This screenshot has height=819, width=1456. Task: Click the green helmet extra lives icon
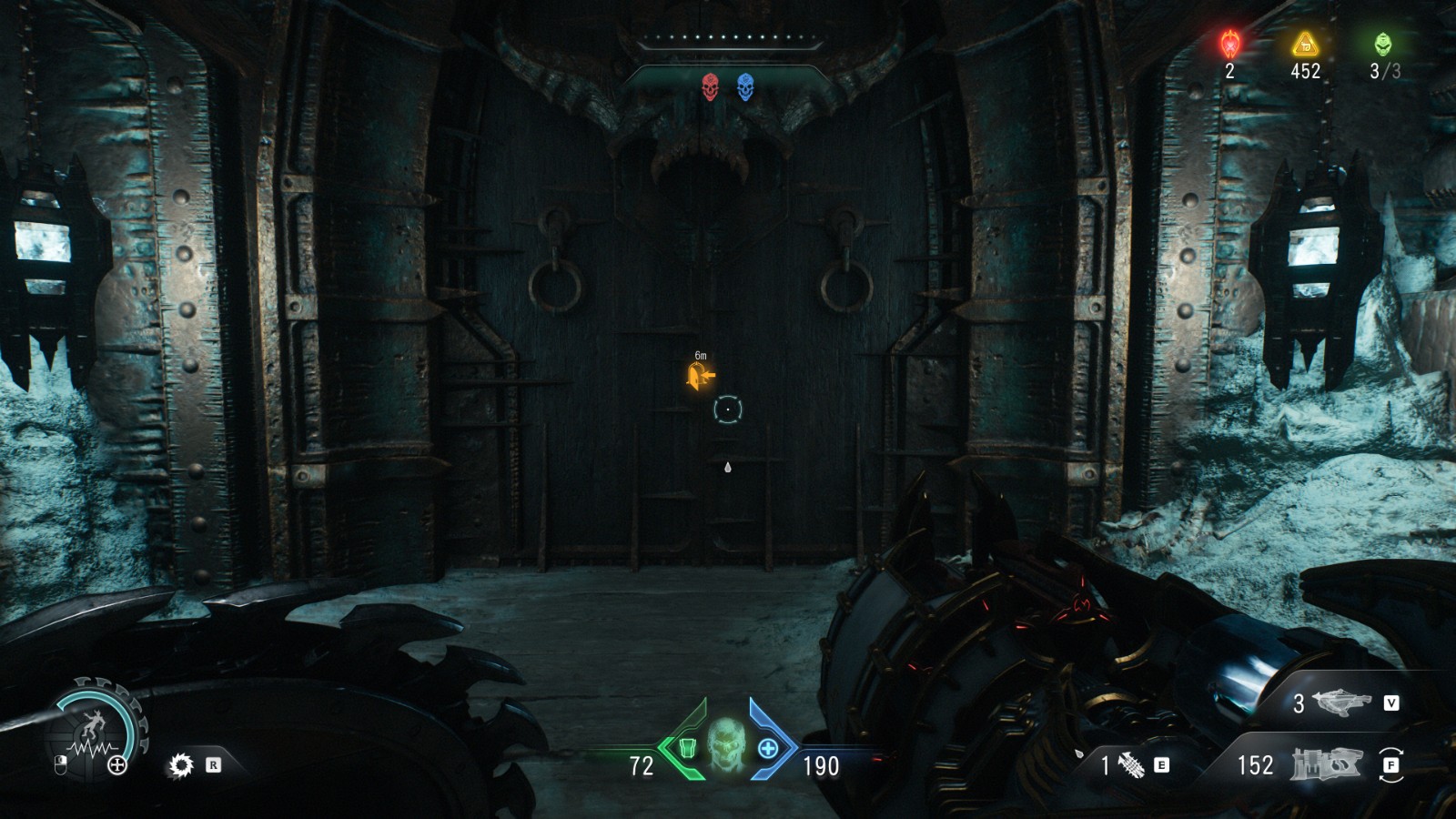(x=1382, y=43)
